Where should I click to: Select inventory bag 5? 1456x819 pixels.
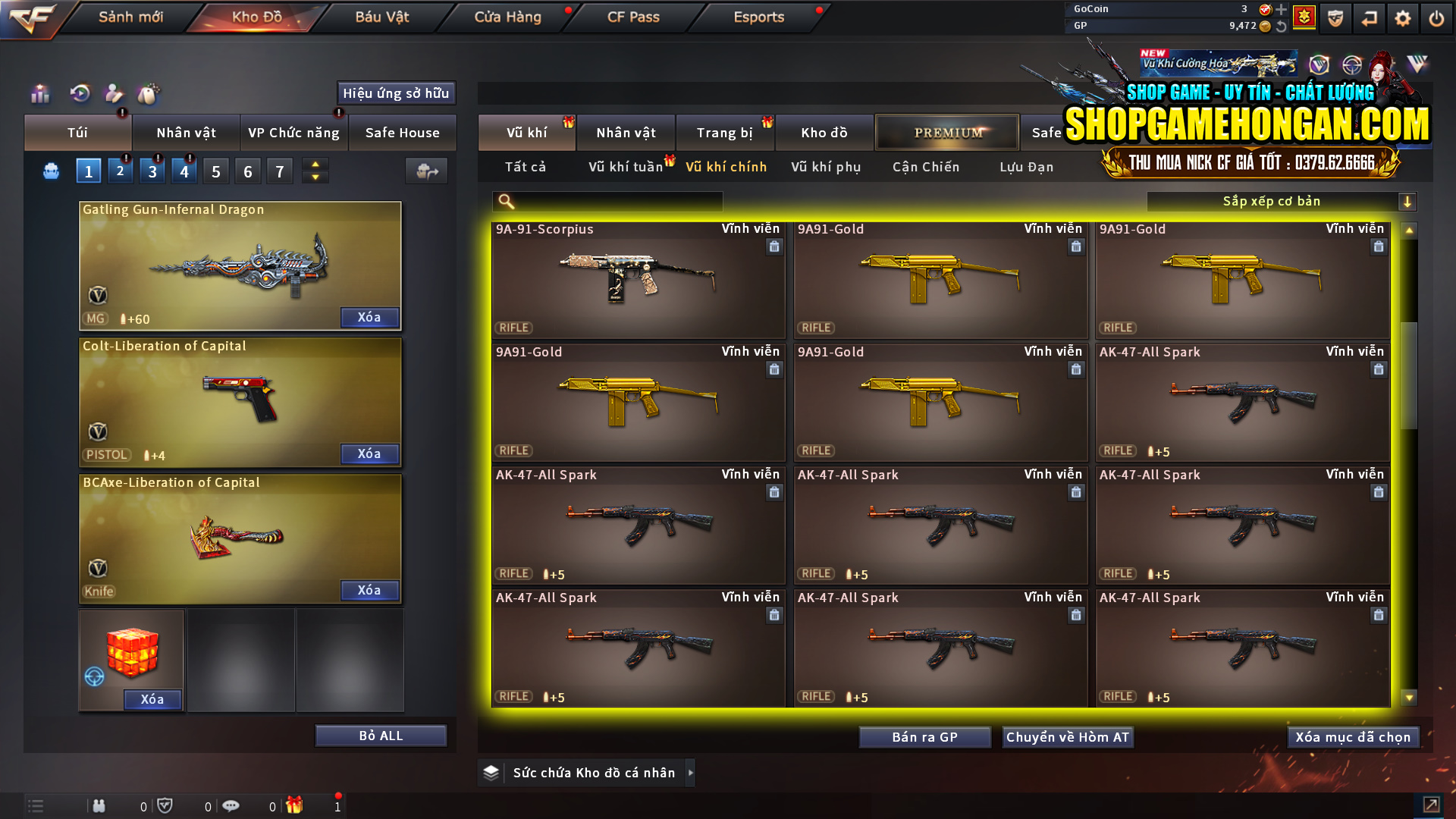point(215,170)
